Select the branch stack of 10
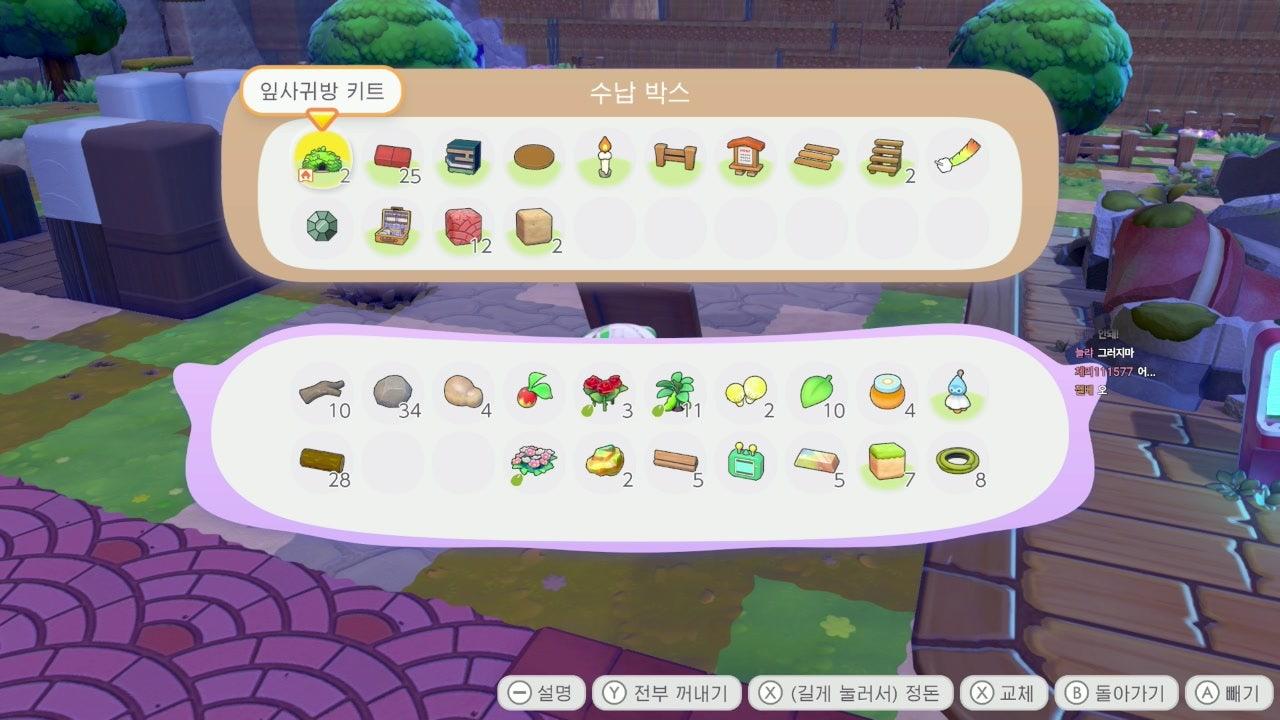1280x720 pixels. [322, 392]
